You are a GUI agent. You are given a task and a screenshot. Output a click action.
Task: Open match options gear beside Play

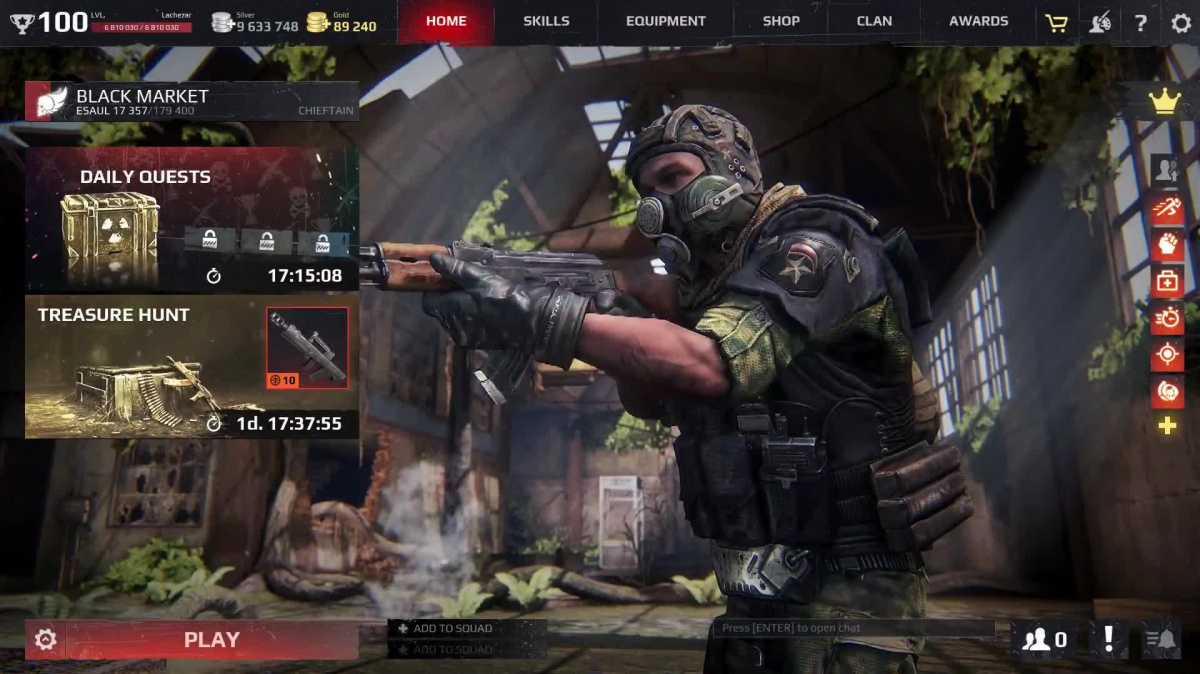(45, 640)
